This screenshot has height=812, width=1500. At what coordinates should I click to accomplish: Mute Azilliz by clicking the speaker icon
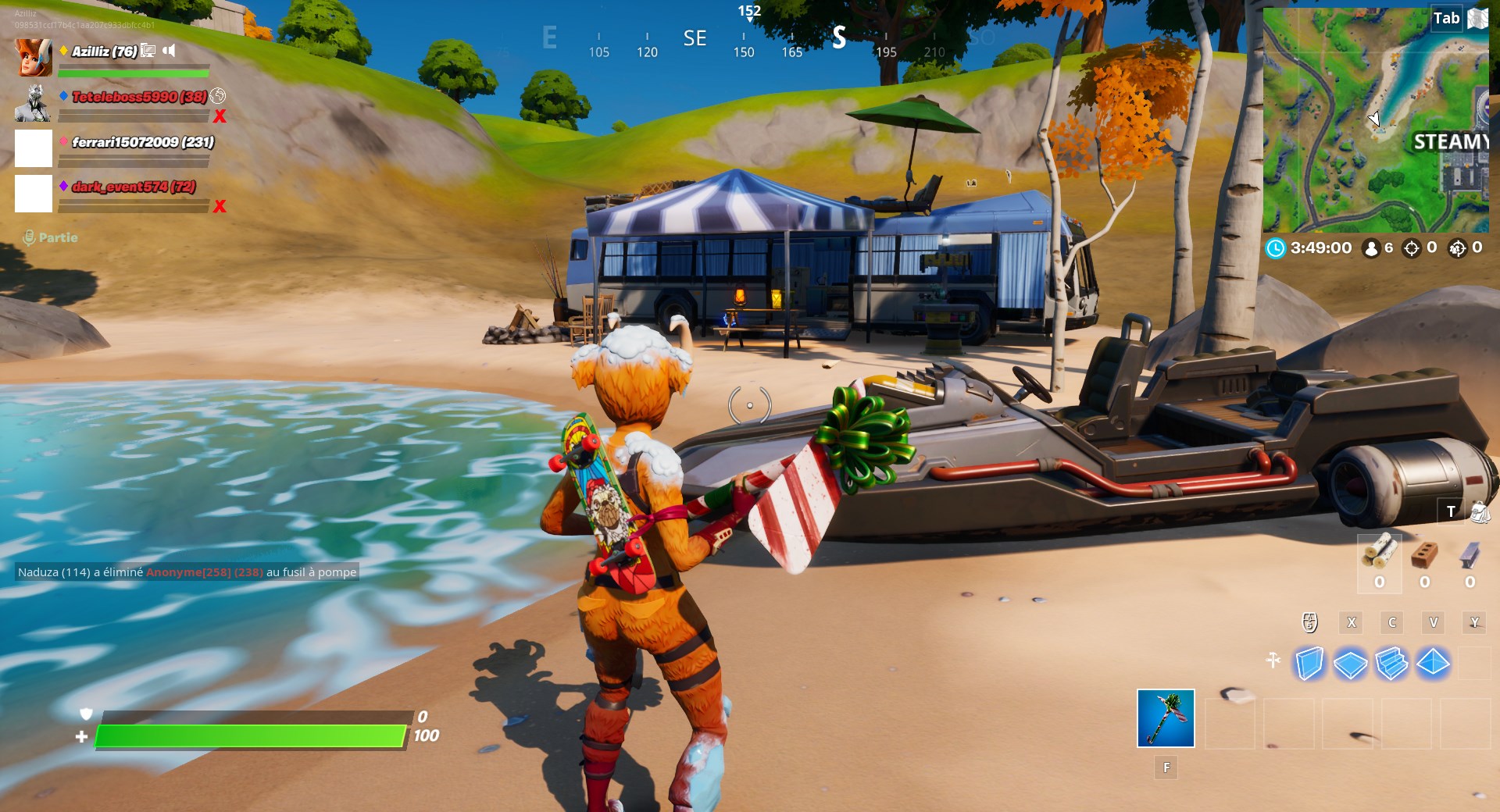168,49
